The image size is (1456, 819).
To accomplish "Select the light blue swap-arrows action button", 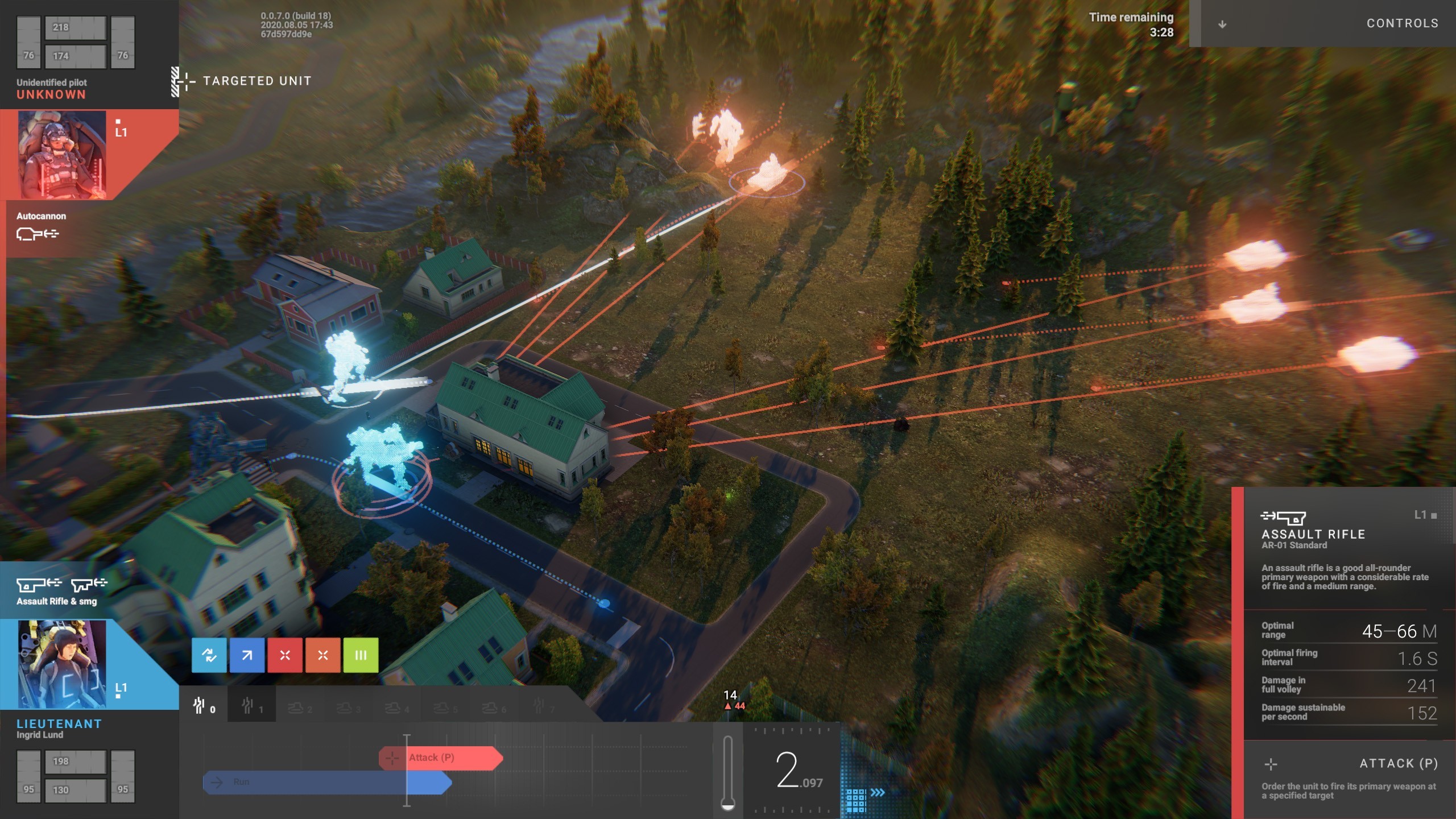I will (209, 655).
